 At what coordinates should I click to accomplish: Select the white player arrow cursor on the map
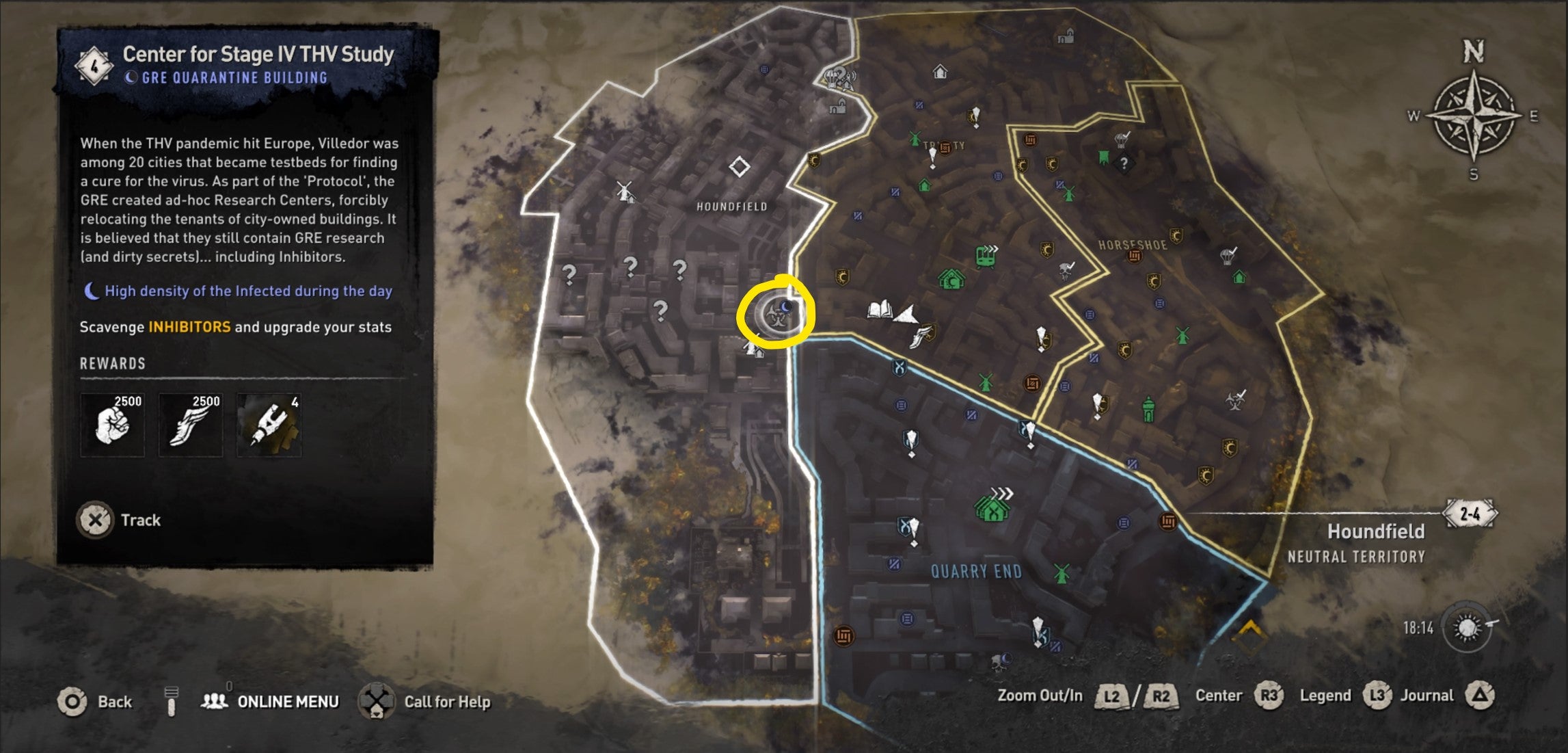(907, 315)
